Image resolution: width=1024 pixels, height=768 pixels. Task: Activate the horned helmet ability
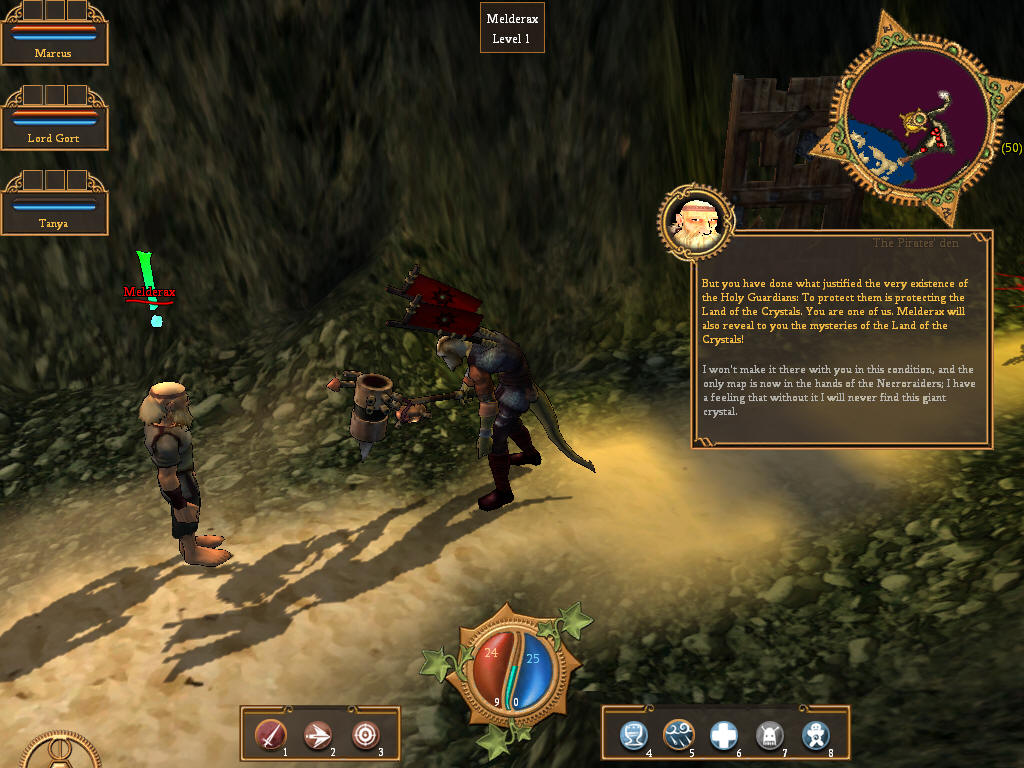tap(769, 735)
